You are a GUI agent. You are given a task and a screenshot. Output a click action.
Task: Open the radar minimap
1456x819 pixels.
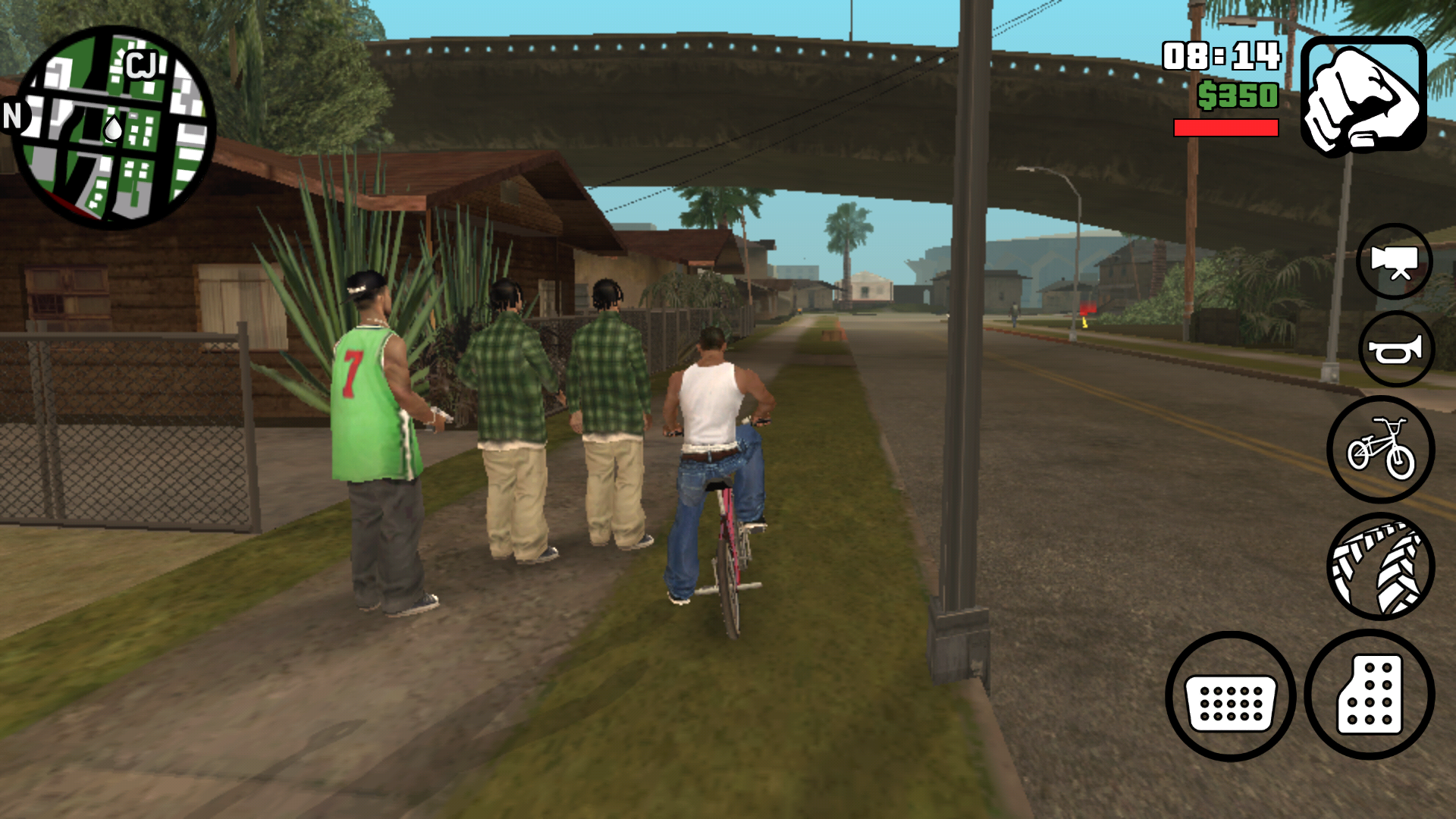click(114, 127)
